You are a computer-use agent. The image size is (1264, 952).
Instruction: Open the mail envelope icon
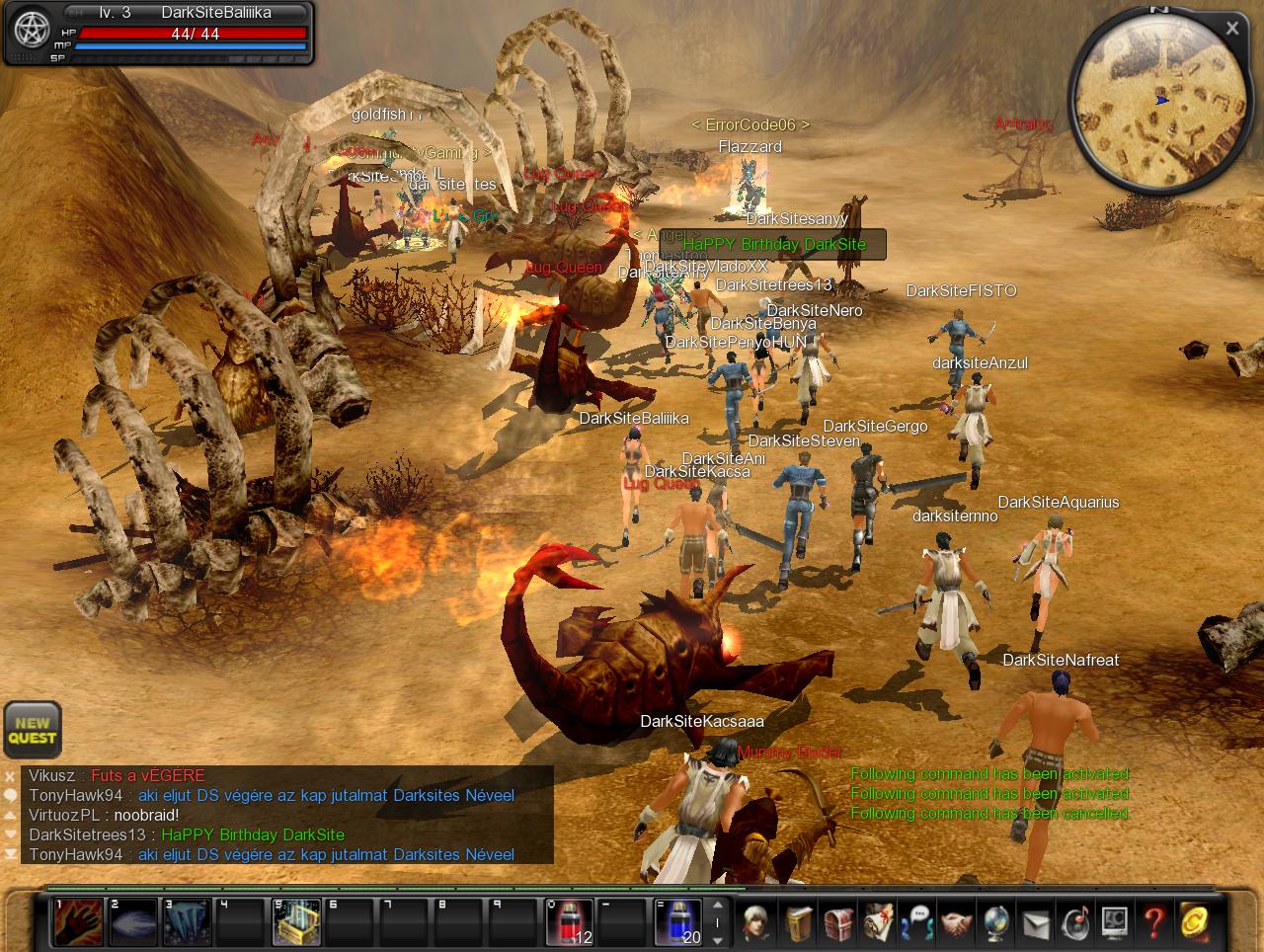pos(1035,922)
